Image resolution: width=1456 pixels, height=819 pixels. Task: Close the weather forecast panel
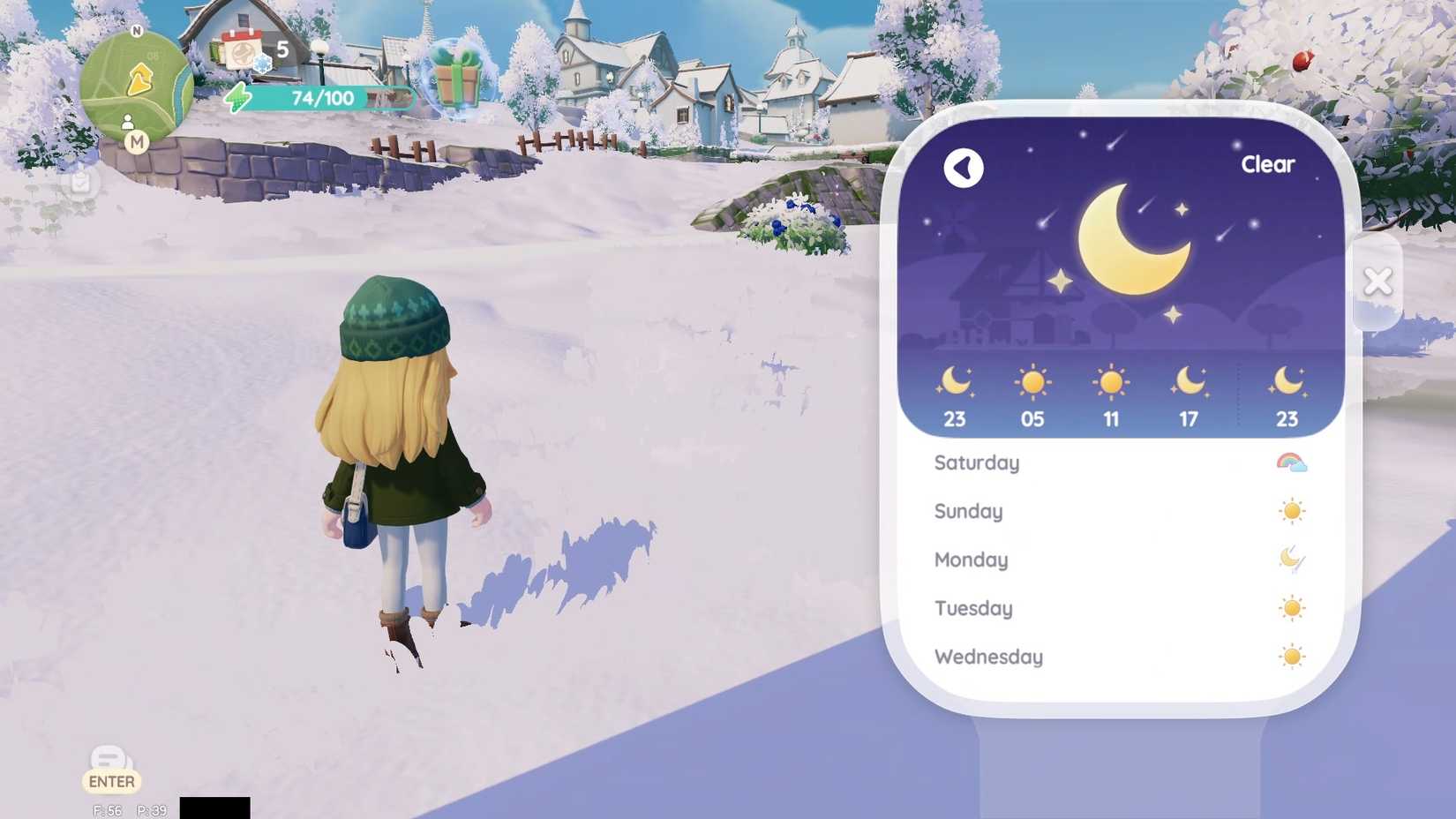click(1378, 280)
